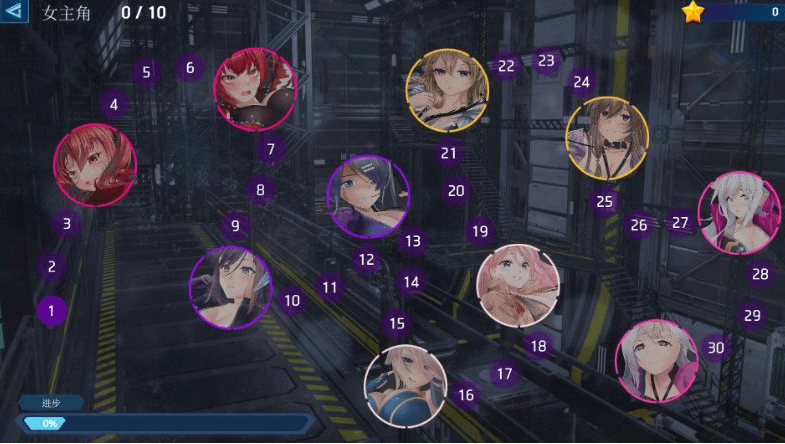Open the silver-haired girl portrait with white border
Image resolution: width=785 pixels, height=444 pixels.
tap(405, 385)
